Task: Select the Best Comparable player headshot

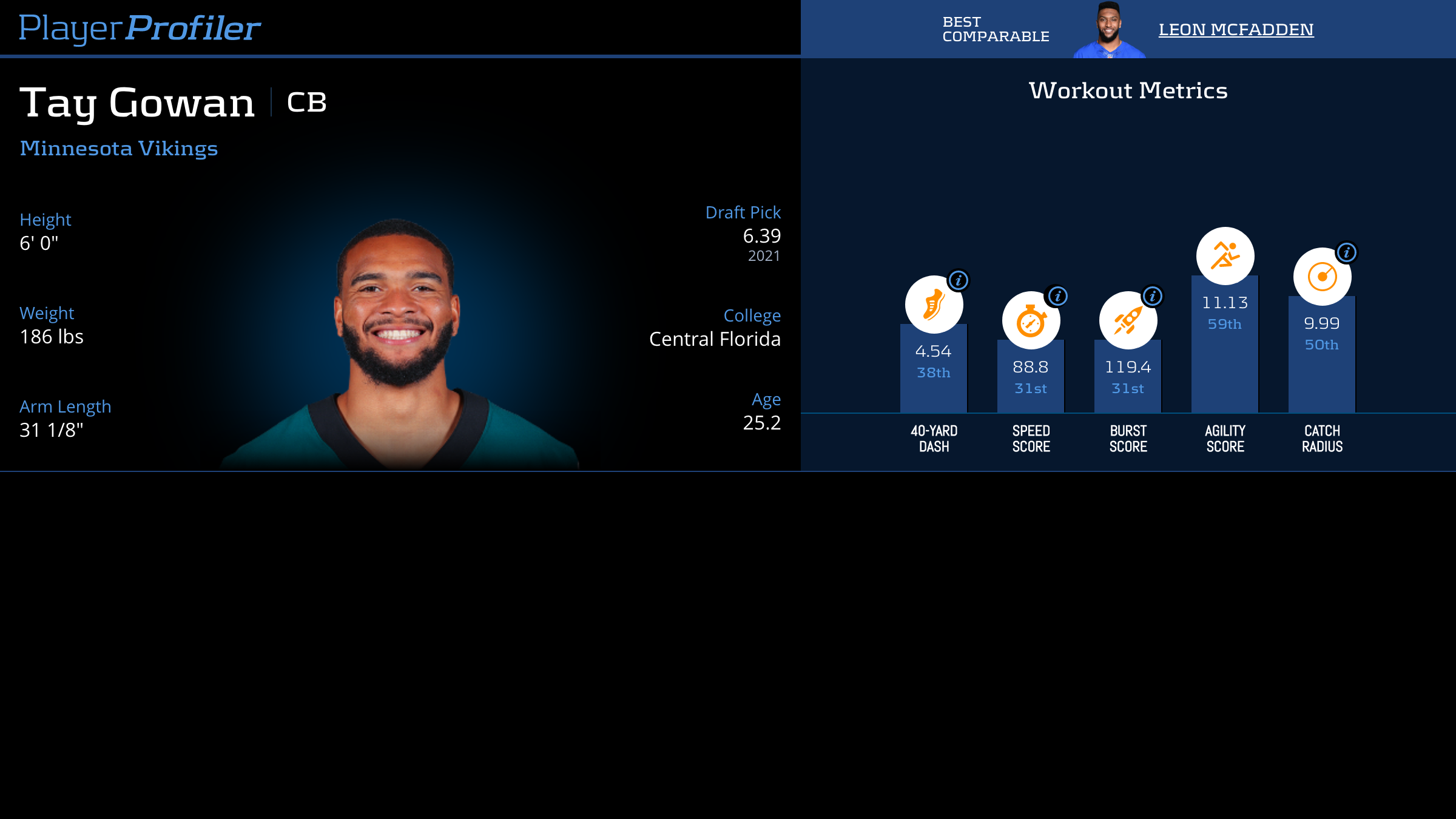Action: click(x=1109, y=30)
